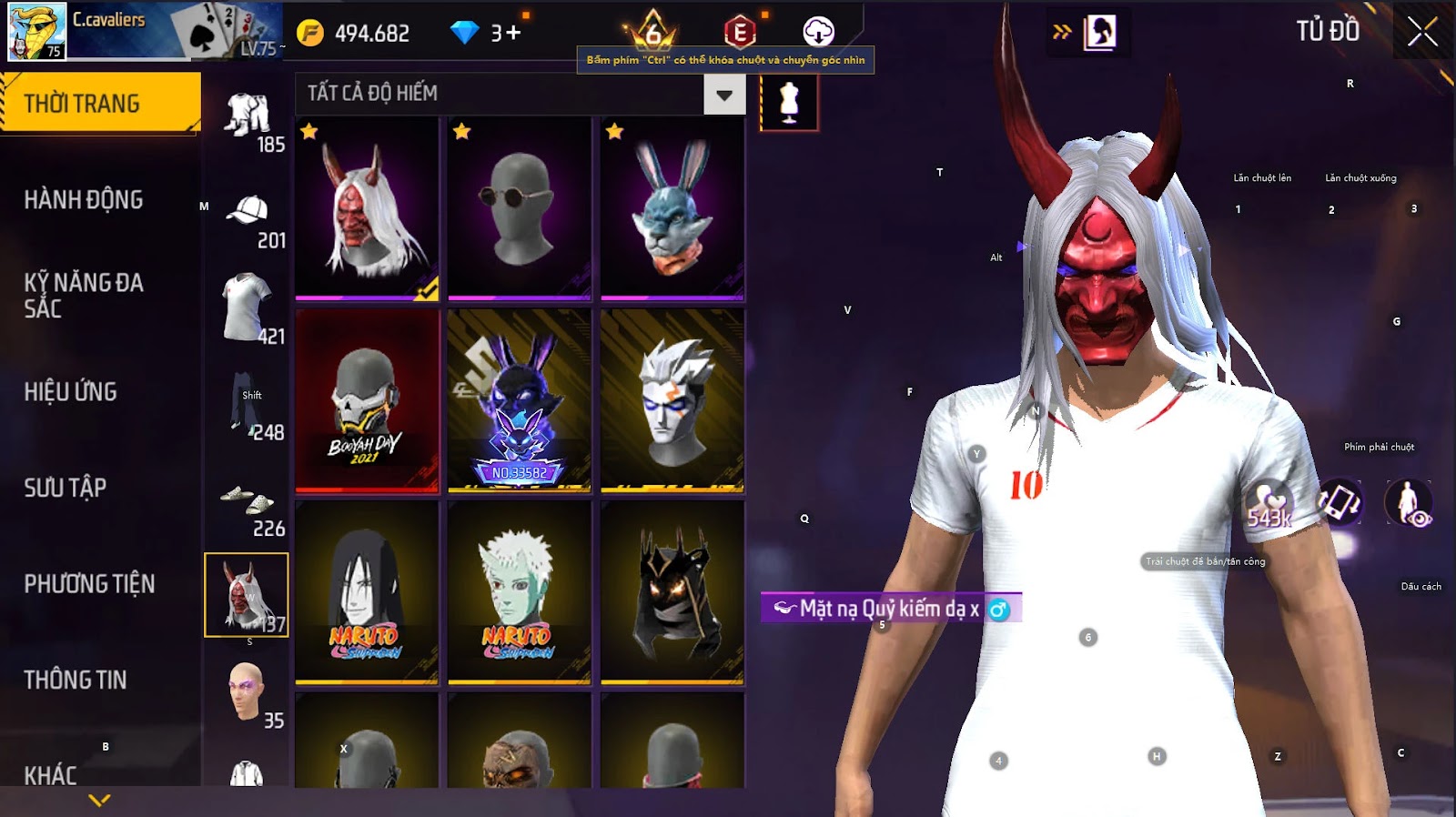Screen dimensions: 1456x817
Task: Select the HIỆU ỨNG tab
Action: [x=71, y=391]
